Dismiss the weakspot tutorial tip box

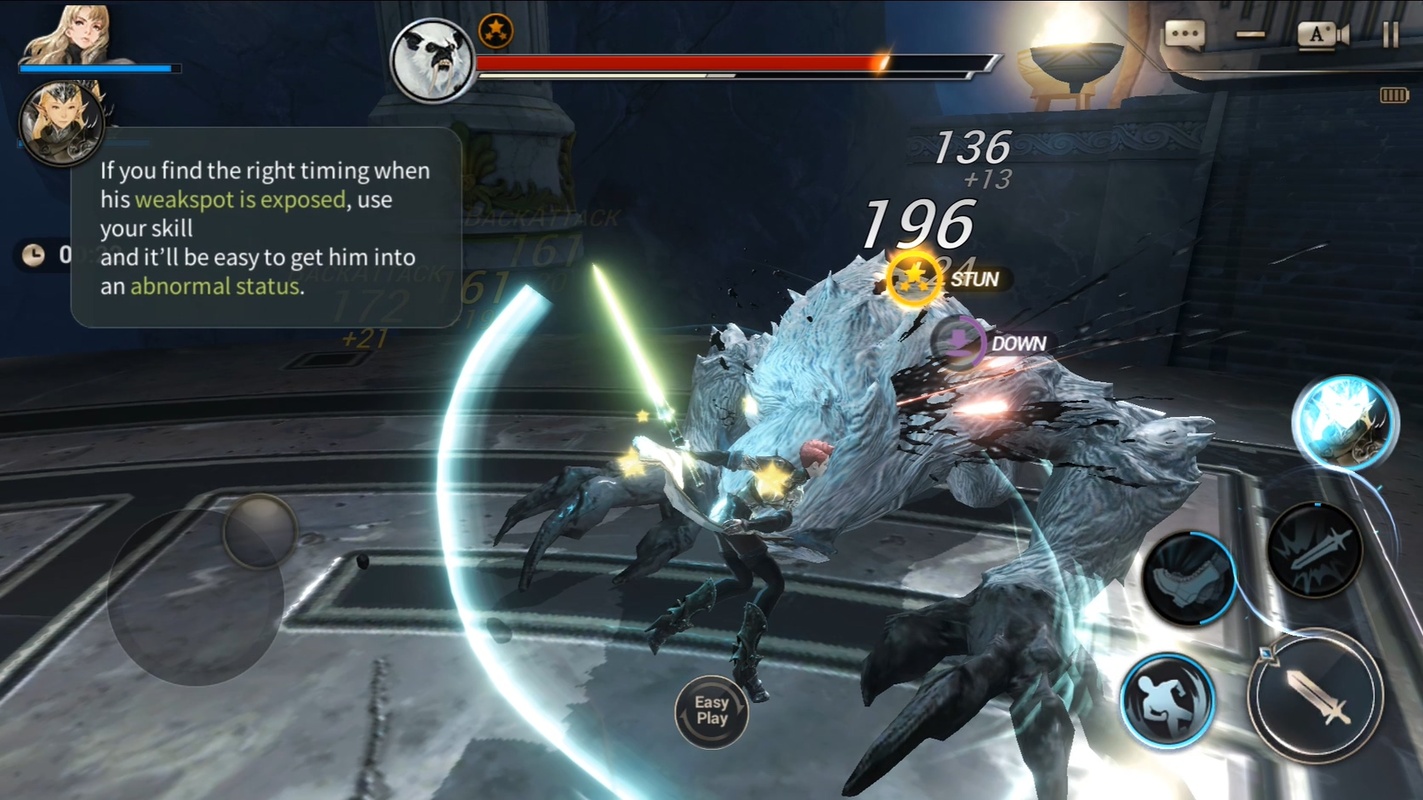266,228
